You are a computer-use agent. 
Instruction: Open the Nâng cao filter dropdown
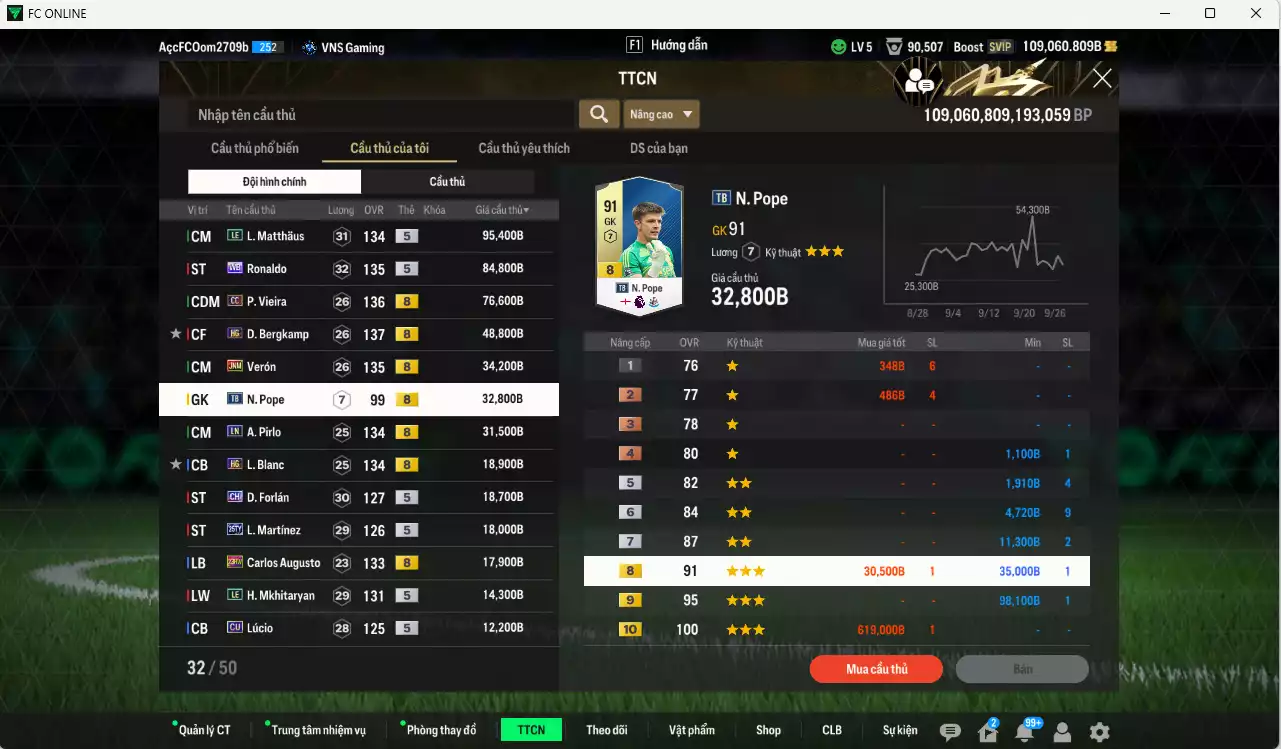tap(660, 113)
